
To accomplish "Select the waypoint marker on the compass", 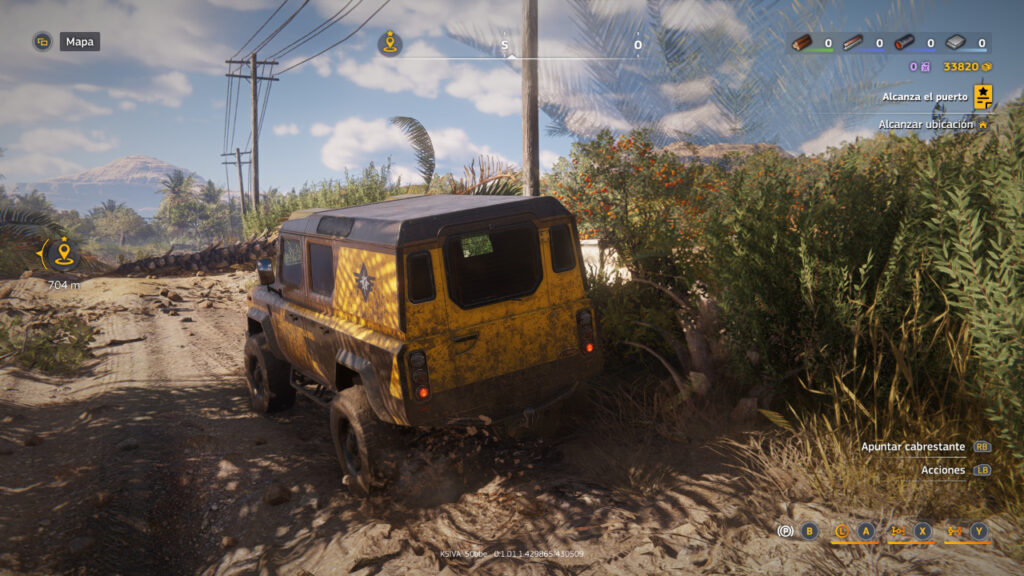I will (390, 43).
